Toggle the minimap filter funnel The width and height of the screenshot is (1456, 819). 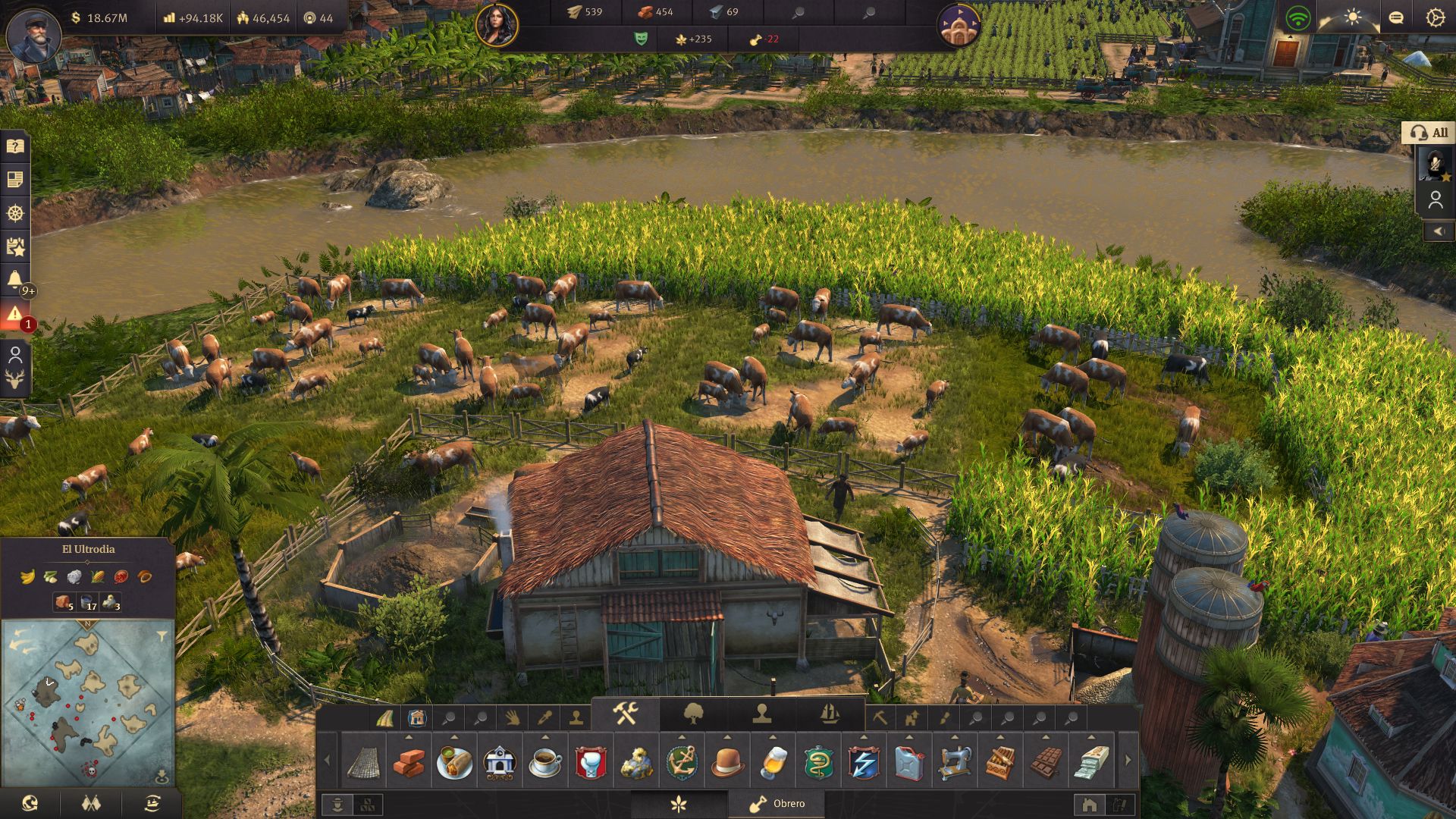tap(162, 635)
